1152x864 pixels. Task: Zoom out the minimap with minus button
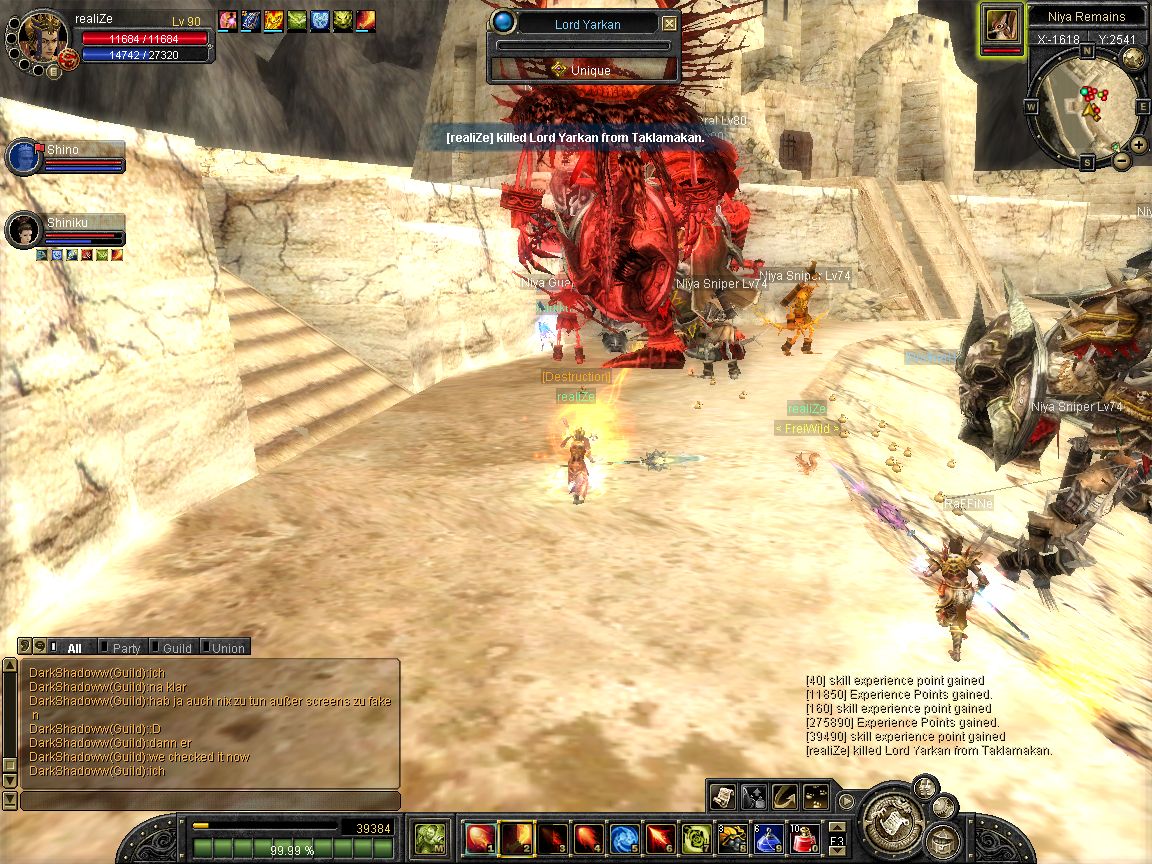click(x=1122, y=160)
